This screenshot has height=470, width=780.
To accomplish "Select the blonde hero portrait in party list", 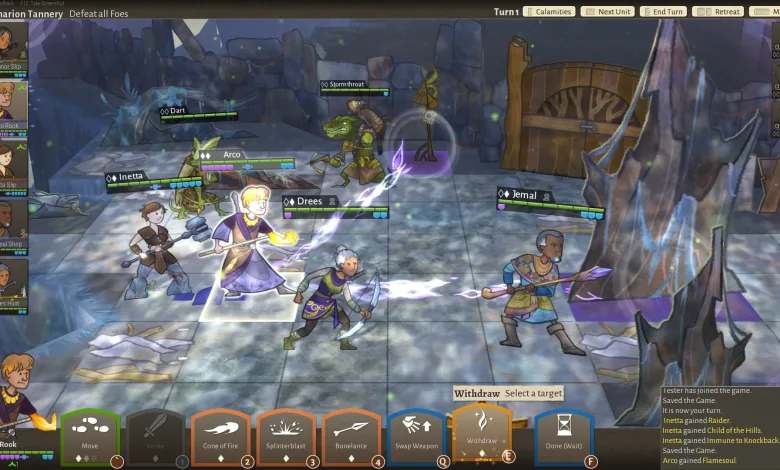I will pyautogui.click(x=10, y=102).
